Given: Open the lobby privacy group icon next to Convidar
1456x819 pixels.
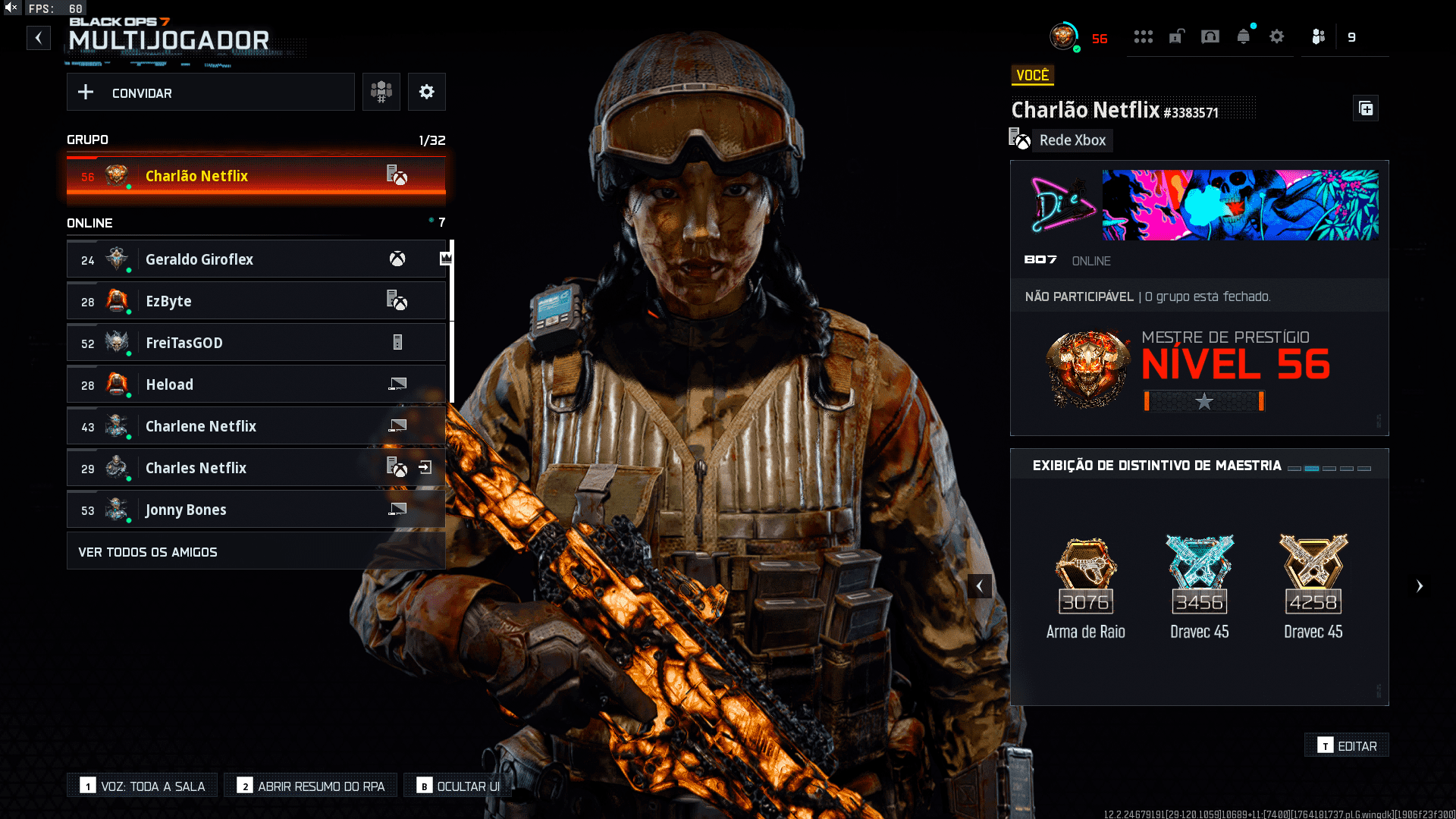Looking at the screenshot, I should point(381,92).
